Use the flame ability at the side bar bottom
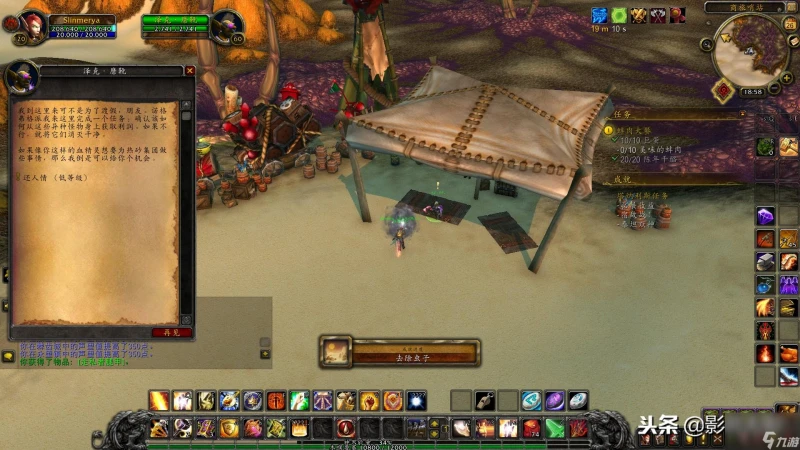The width and height of the screenshot is (800, 450). tap(764, 353)
